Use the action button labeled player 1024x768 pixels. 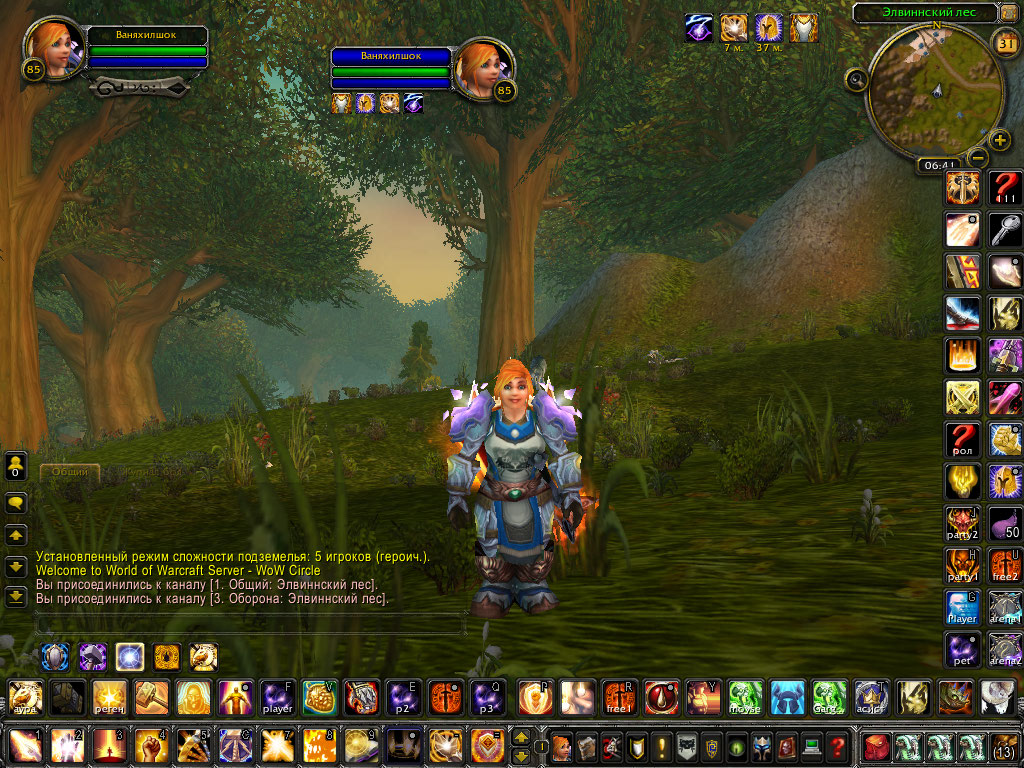click(277, 696)
